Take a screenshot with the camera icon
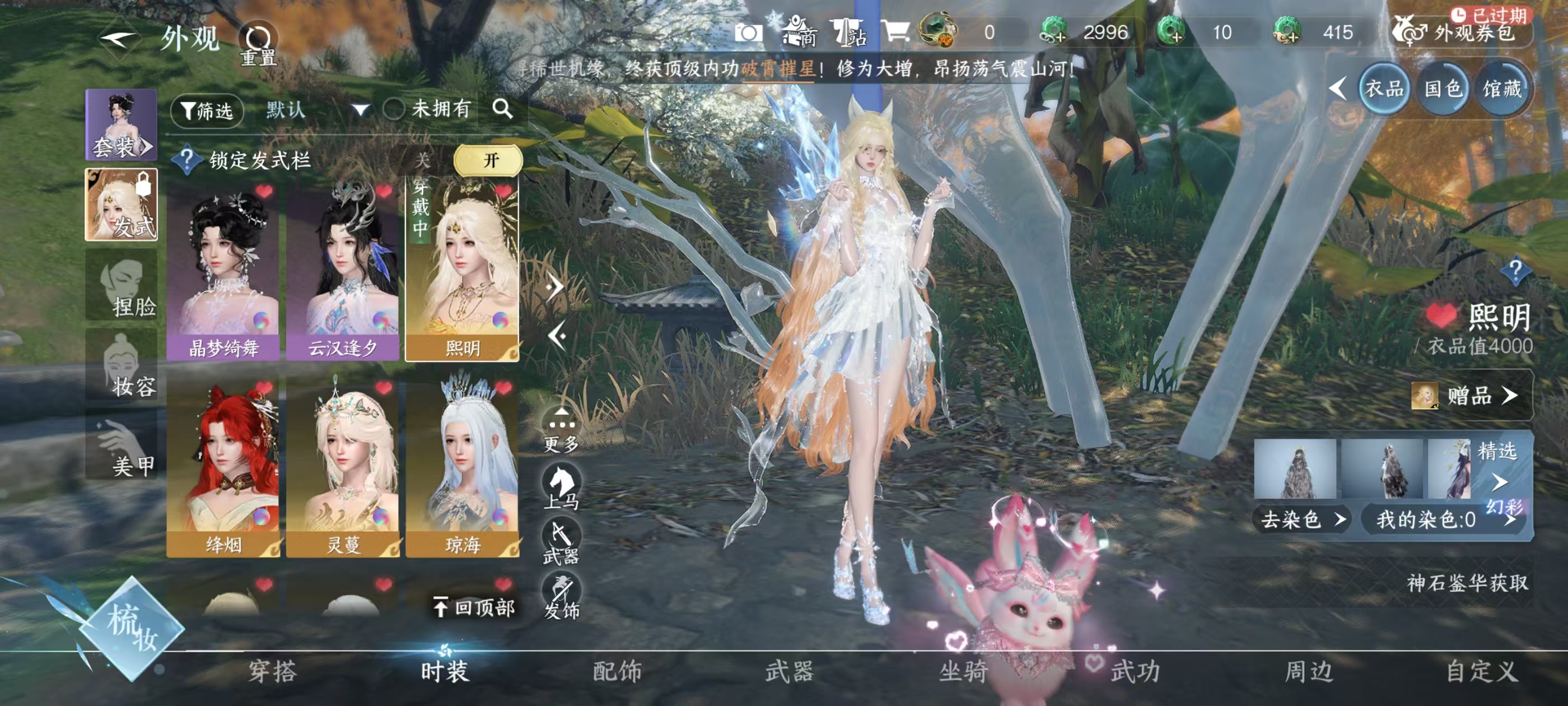Image resolution: width=1568 pixels, height=706 pixels. click(748, 32)
